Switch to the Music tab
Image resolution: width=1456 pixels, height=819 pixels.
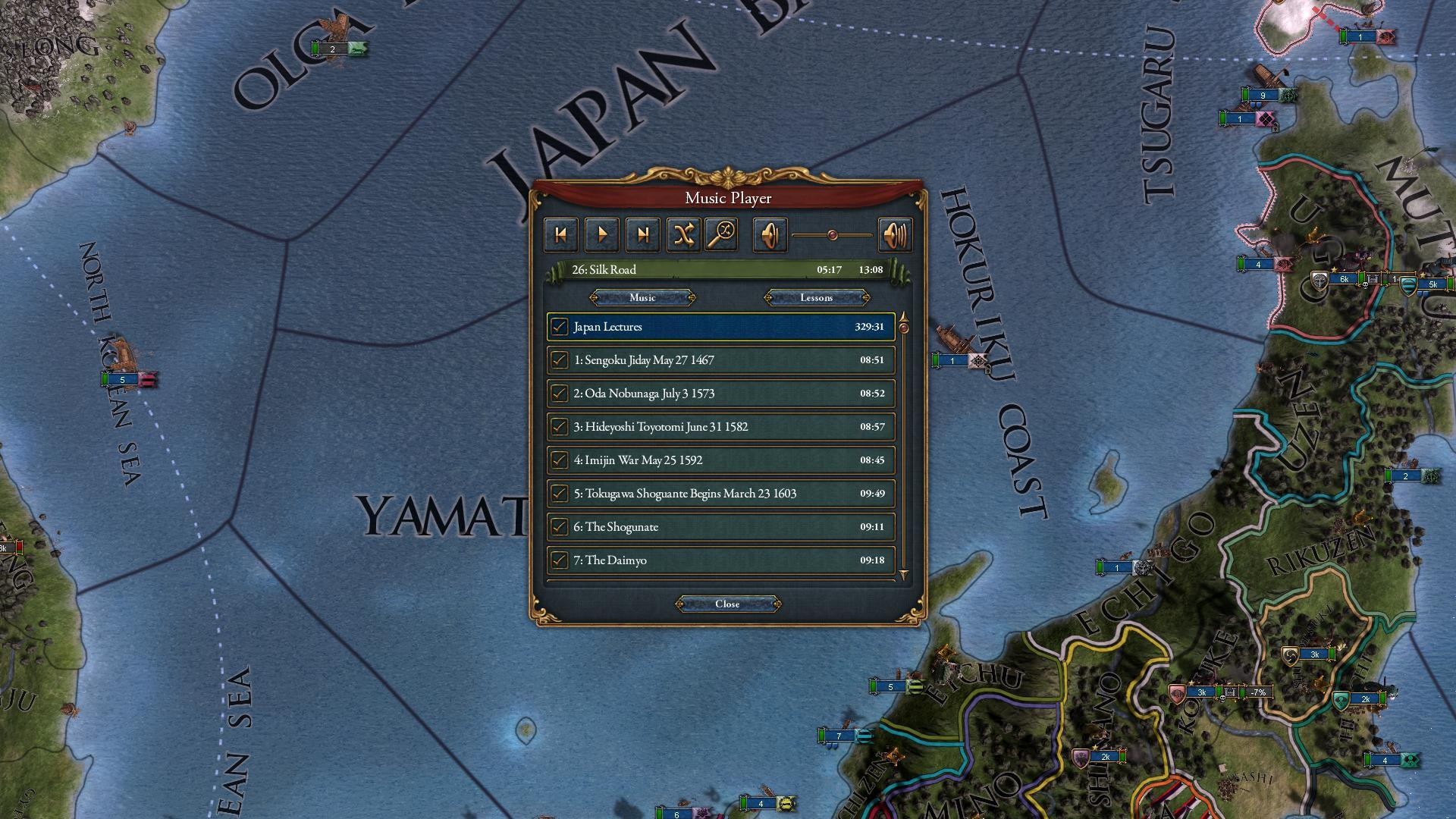click(x=643, y=297)
